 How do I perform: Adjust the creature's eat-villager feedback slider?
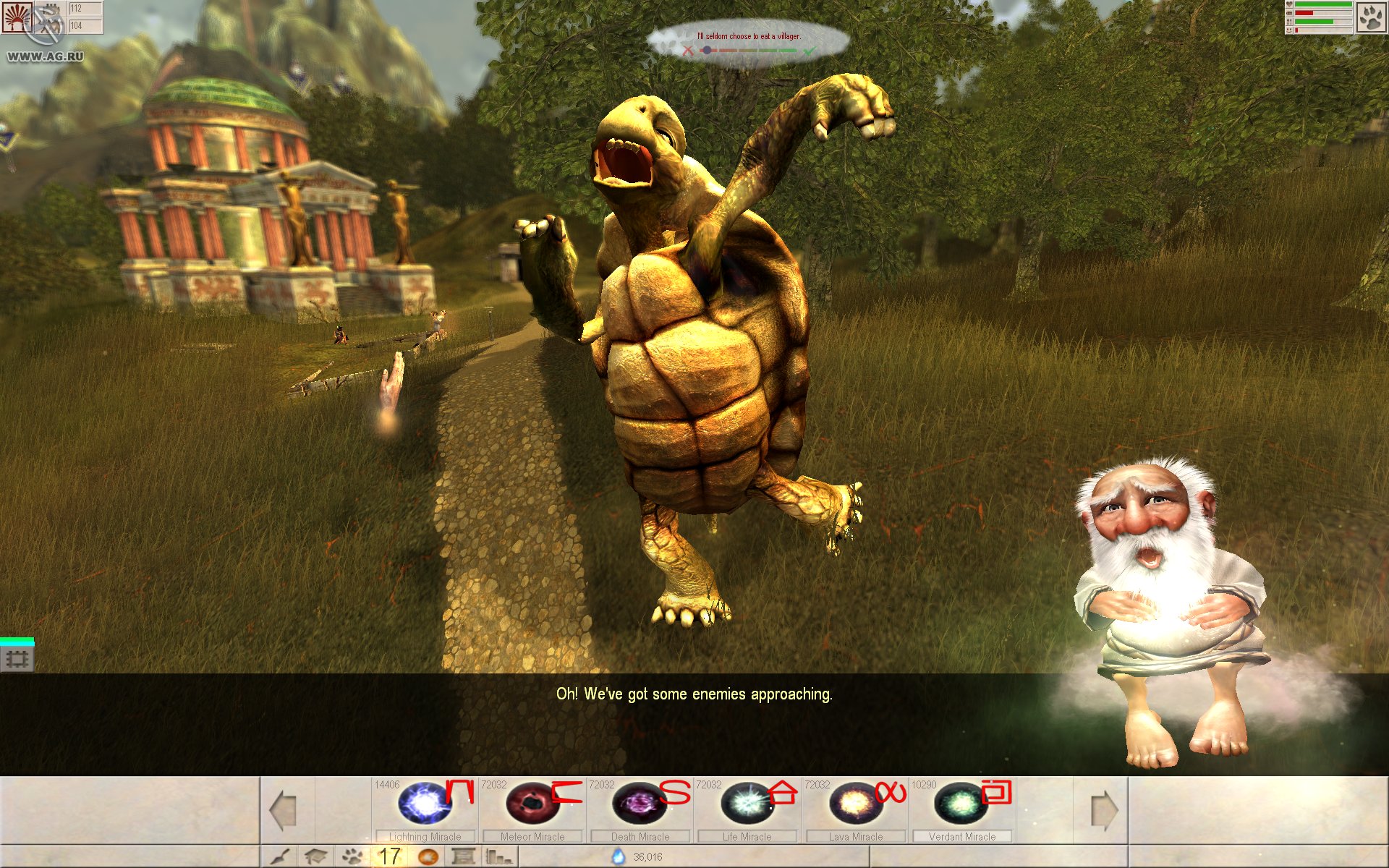point(706,51)
